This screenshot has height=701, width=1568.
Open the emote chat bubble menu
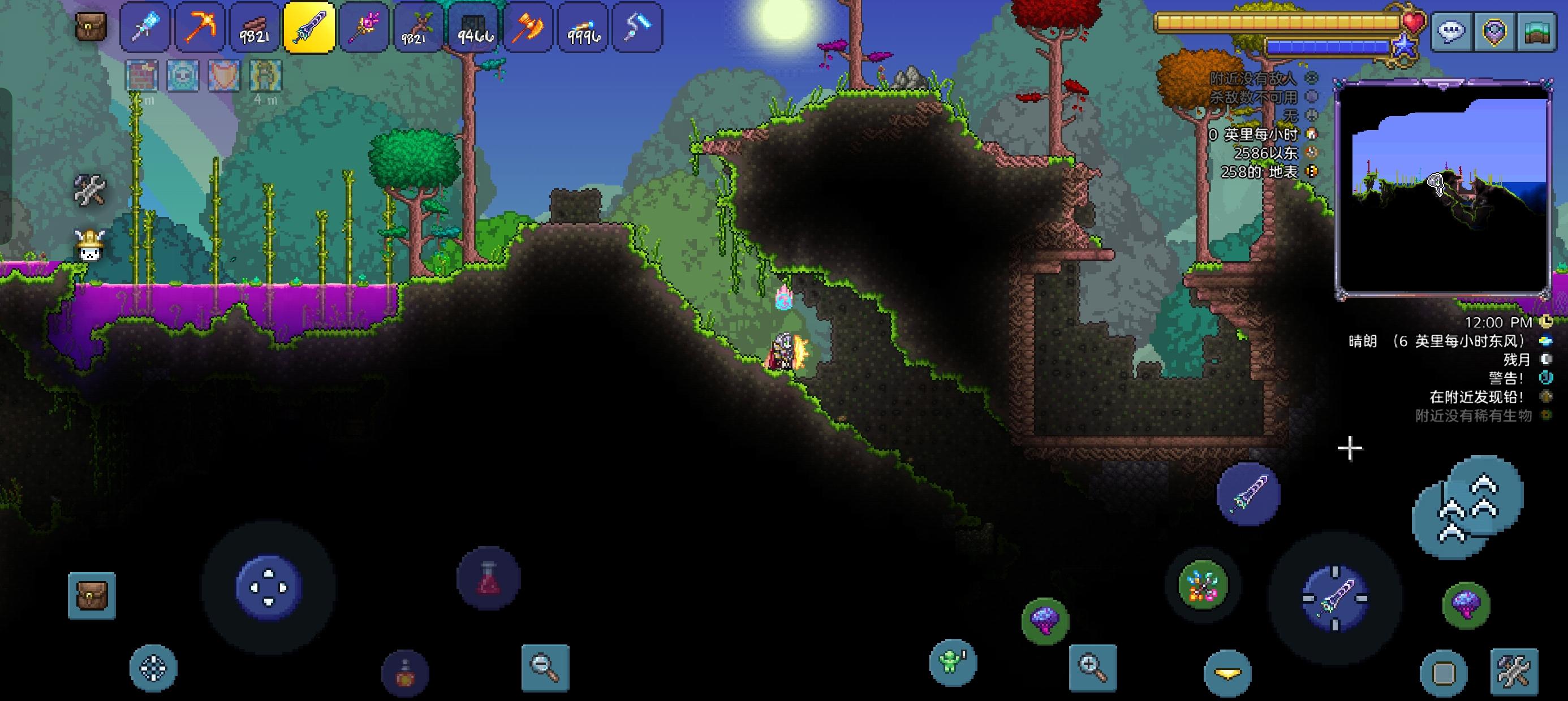coord(1450,31)
